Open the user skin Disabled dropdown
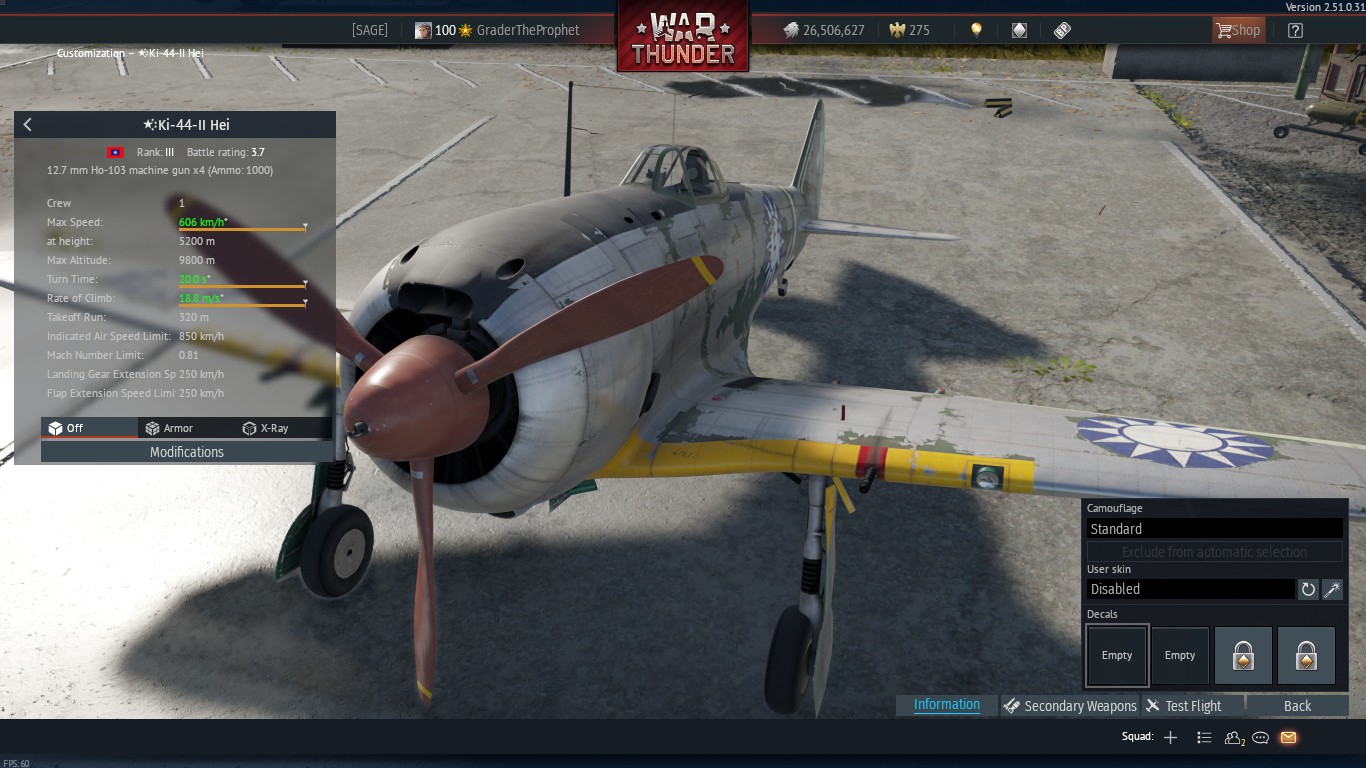This screenshot has width=1366, height=768. [x=1190, y=589]
